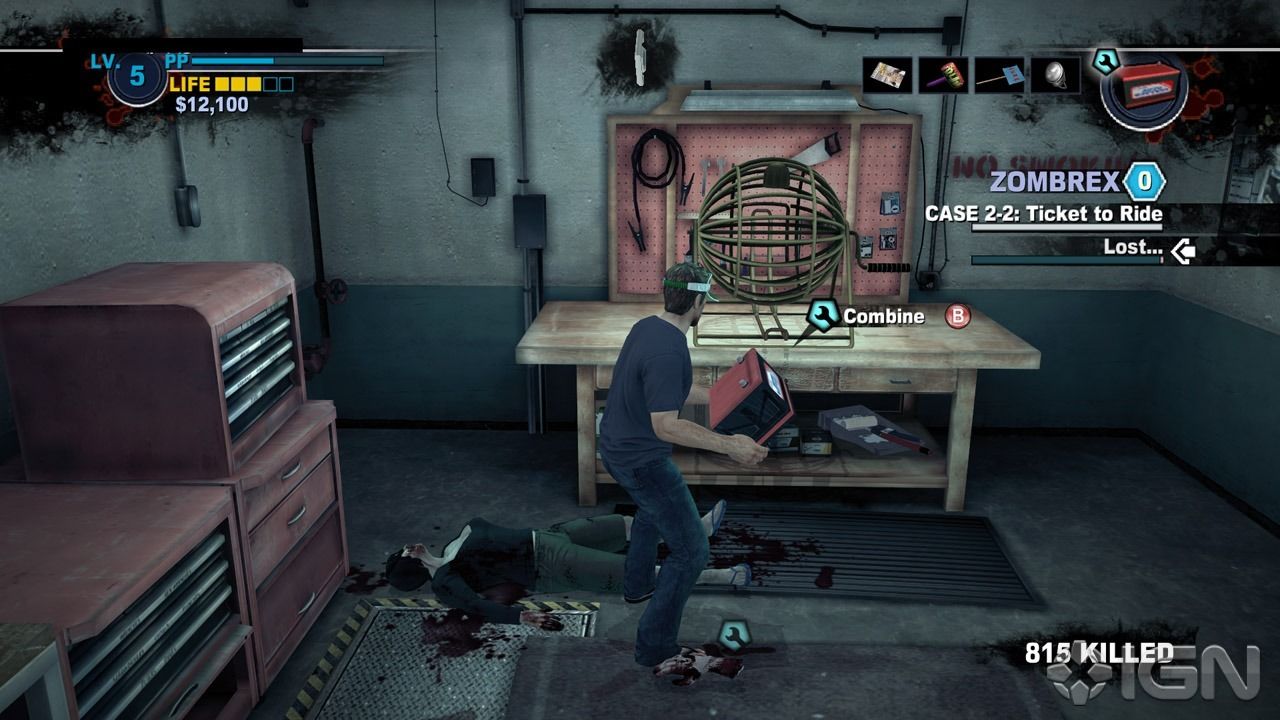
Task: Choose the handheld sign inventory slot
Action: click(x=999, y=75)
